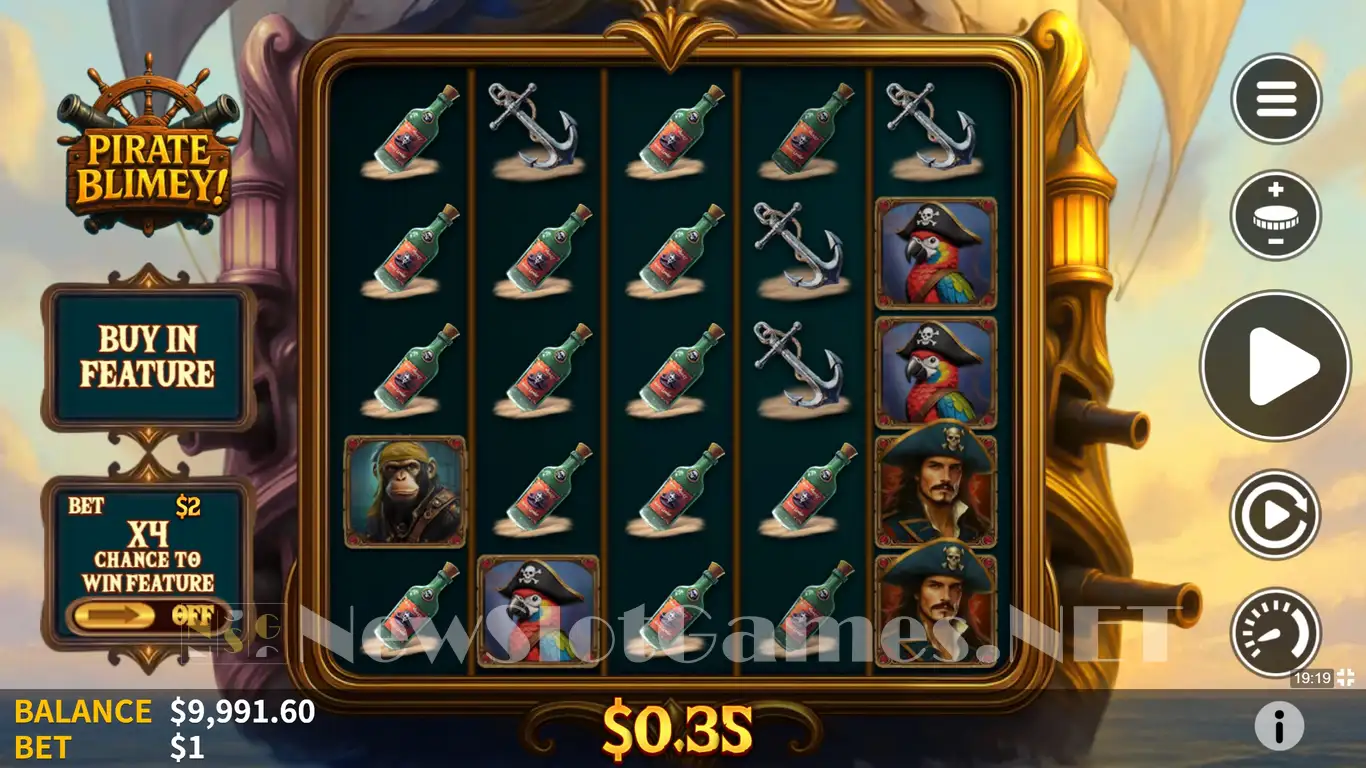Open the hamburger menu
Screen dimensions: 1366x768
click(x=1276, y=98)
